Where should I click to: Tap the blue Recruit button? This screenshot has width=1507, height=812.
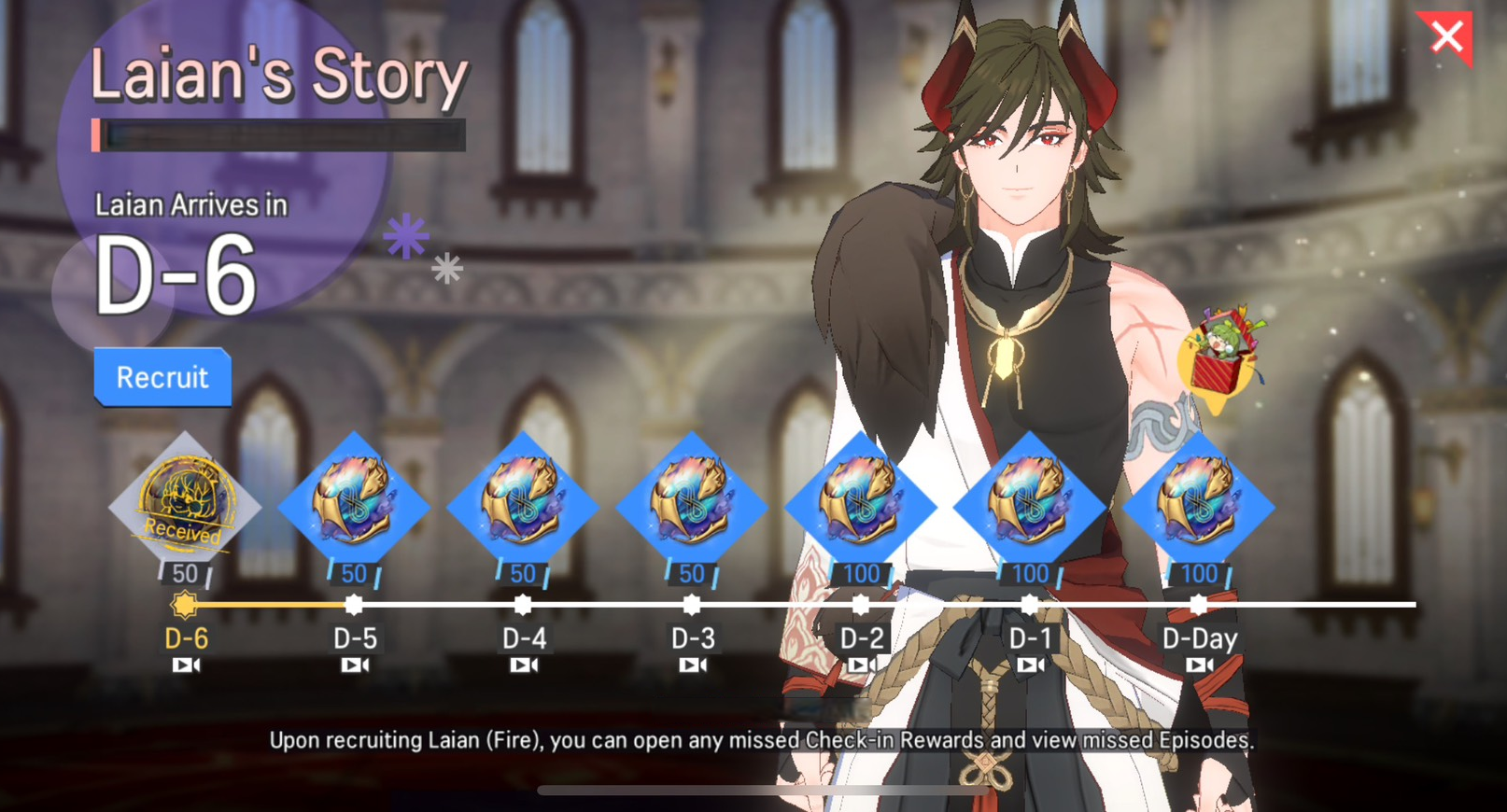point(162,377)
